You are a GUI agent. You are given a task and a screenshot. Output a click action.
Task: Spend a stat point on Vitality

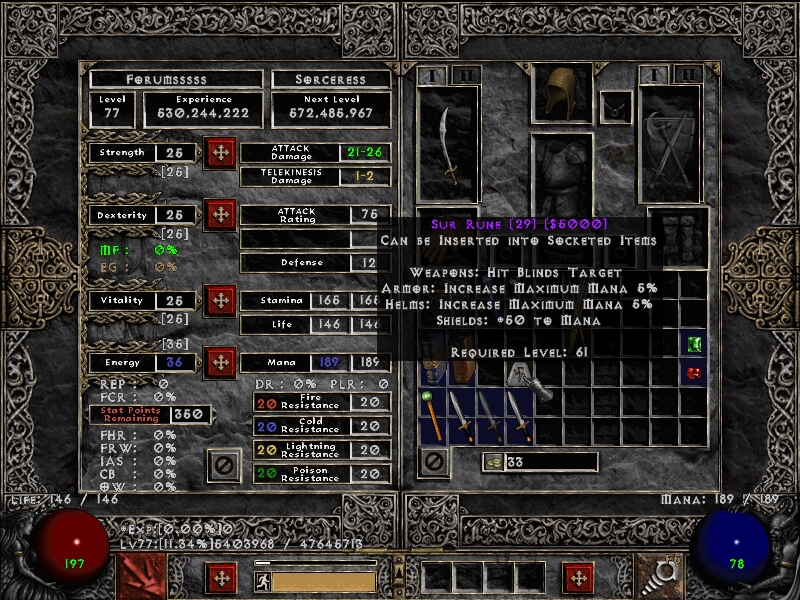[220, 300]
